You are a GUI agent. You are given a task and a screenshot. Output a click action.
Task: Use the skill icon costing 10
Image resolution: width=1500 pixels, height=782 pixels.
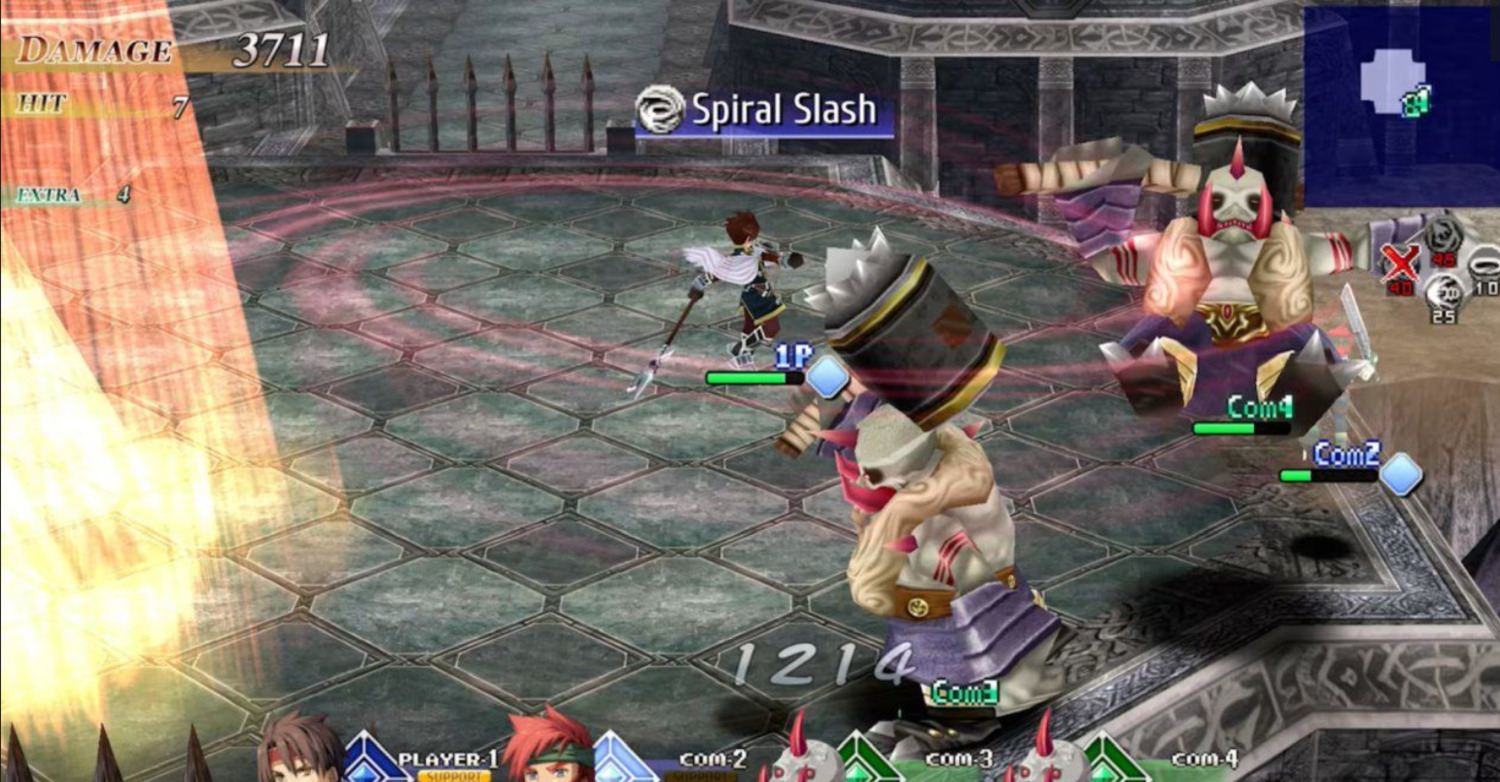[x=1484, y=266]
